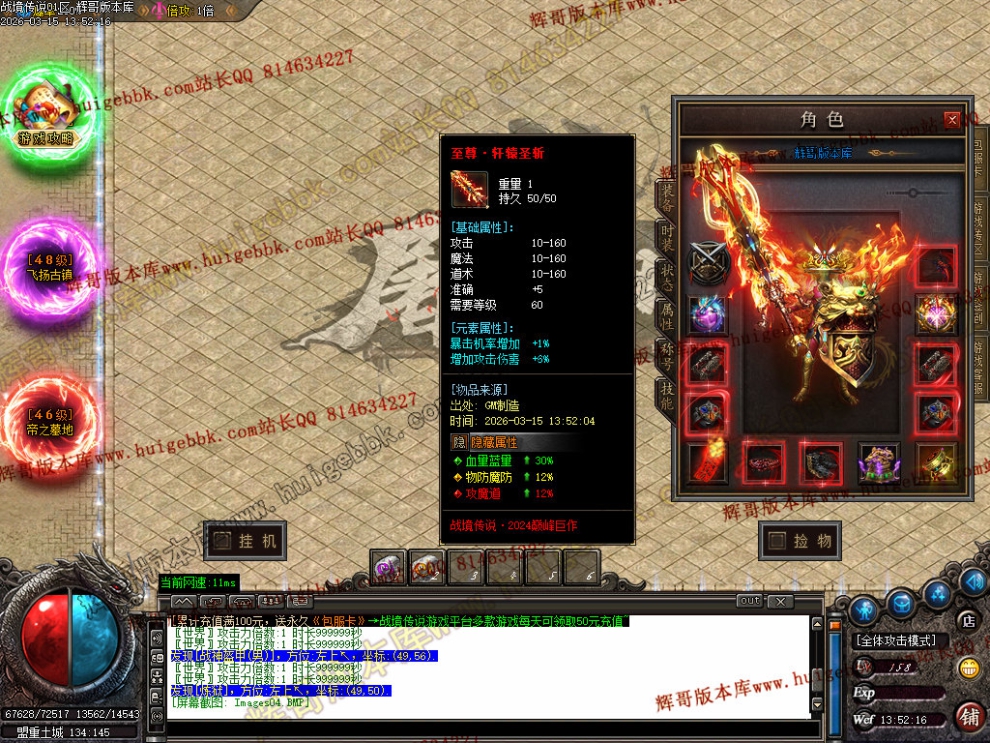Toggle the 捡物 auto-pickup button
This screenshot has width=990, height=743.
click(799, 541)
